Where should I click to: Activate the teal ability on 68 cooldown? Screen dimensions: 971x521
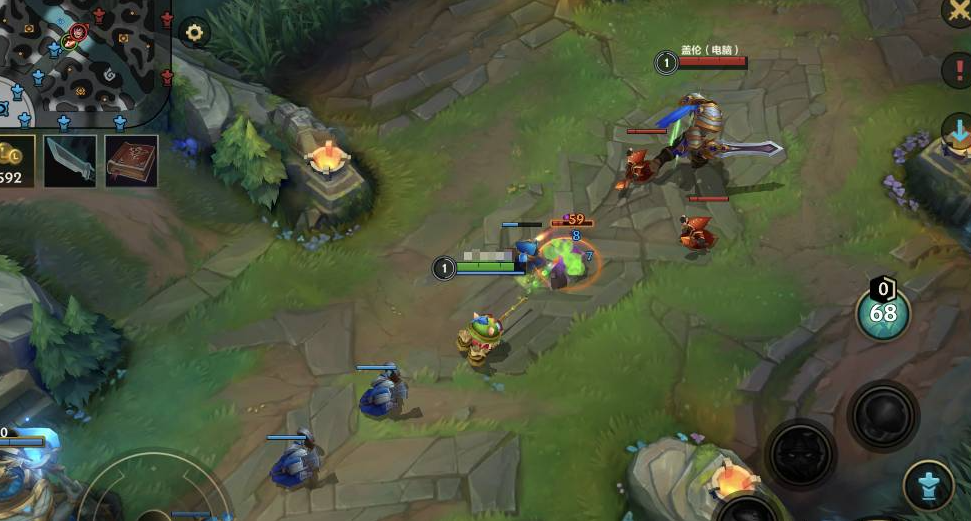(883, 315)
